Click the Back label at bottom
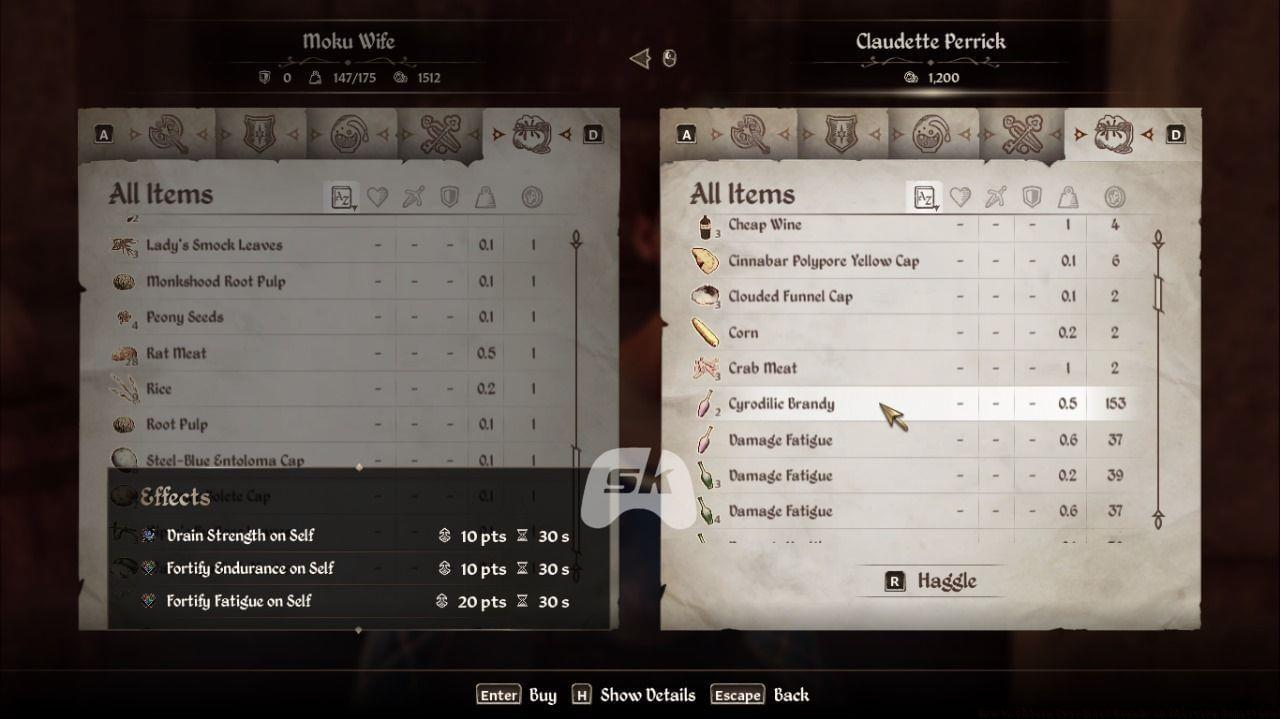Image resolution: width=1280 pixels, height=719 pixels. pyautogui.click(x=791, y=695)
